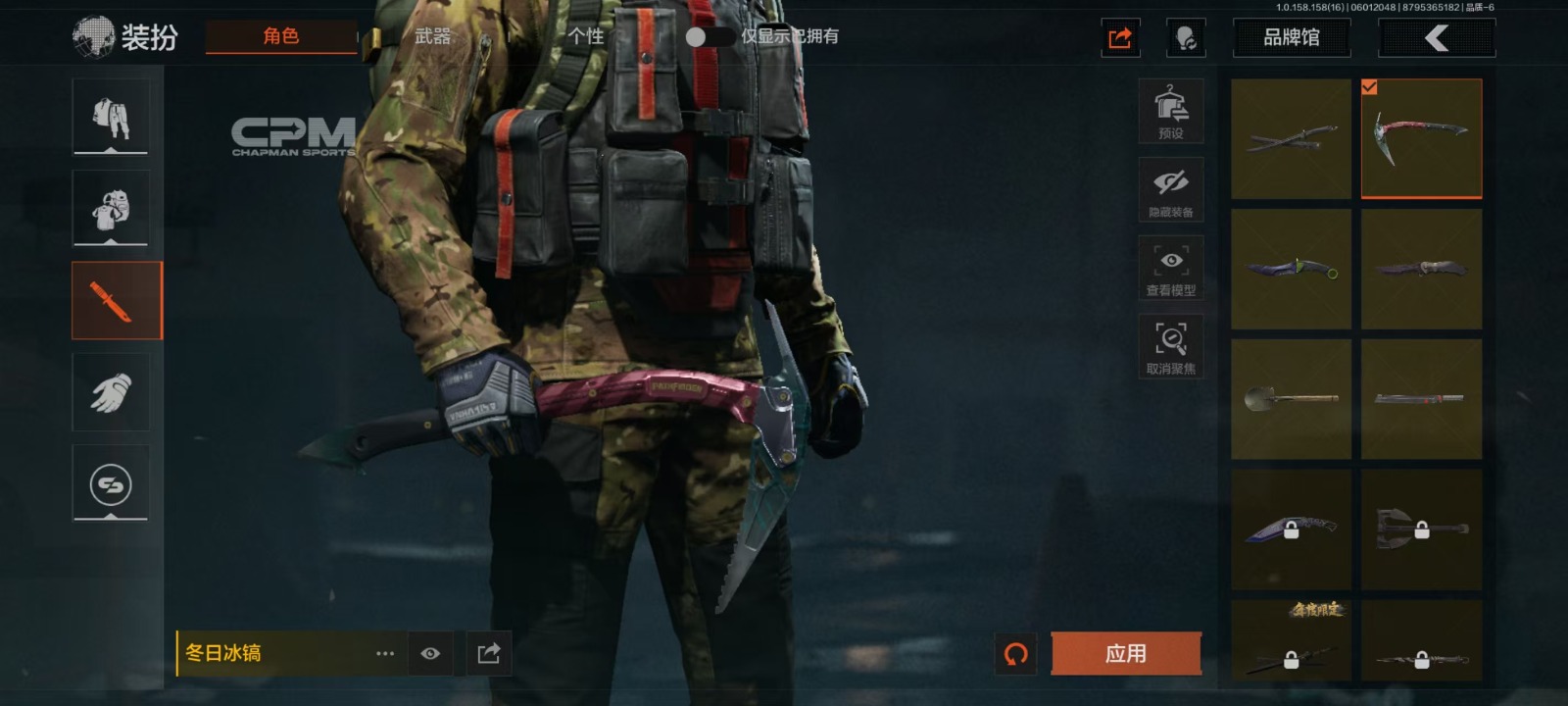This screenshot has height=706, width=1568.
Task: Click the orange reset rotation button
Action: (x=1016, y=653)
